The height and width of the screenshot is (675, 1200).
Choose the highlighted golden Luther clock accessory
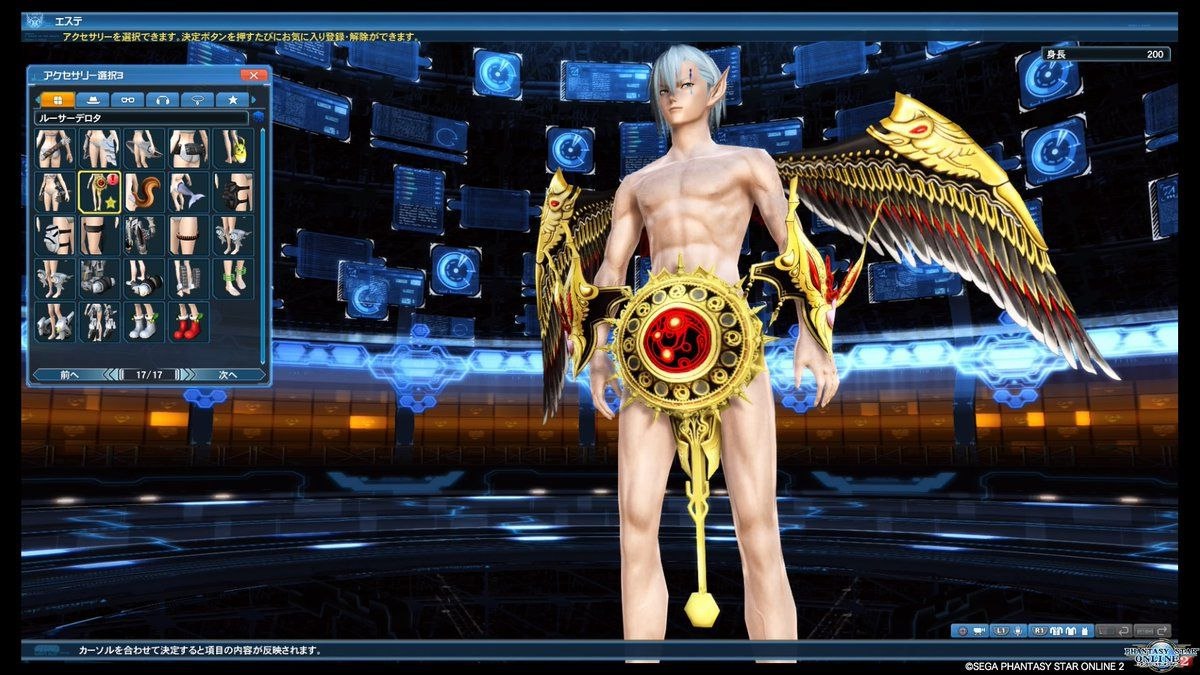(100, 191)
